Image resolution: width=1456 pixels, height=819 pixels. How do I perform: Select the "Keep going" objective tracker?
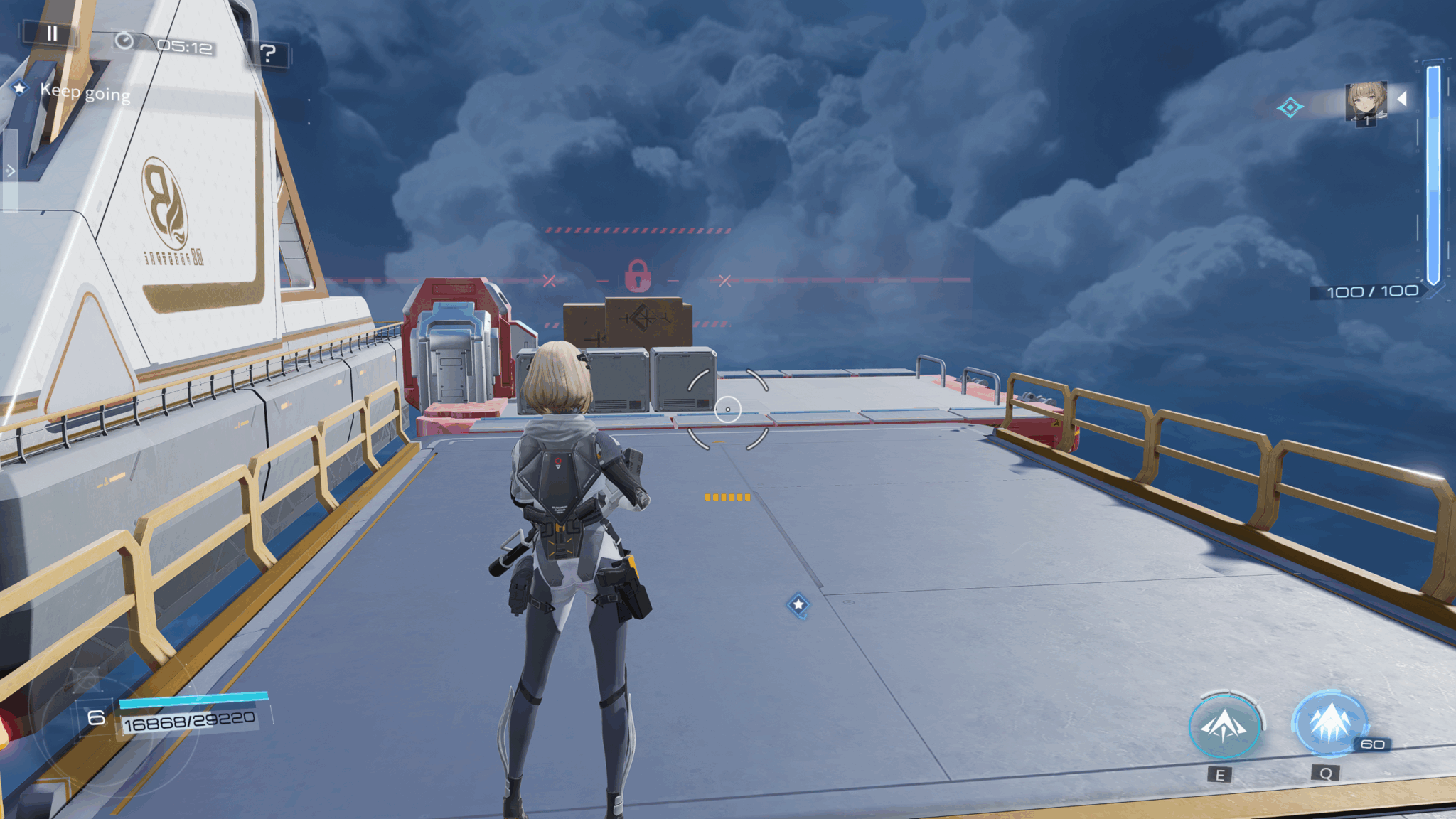pos(85,92)
